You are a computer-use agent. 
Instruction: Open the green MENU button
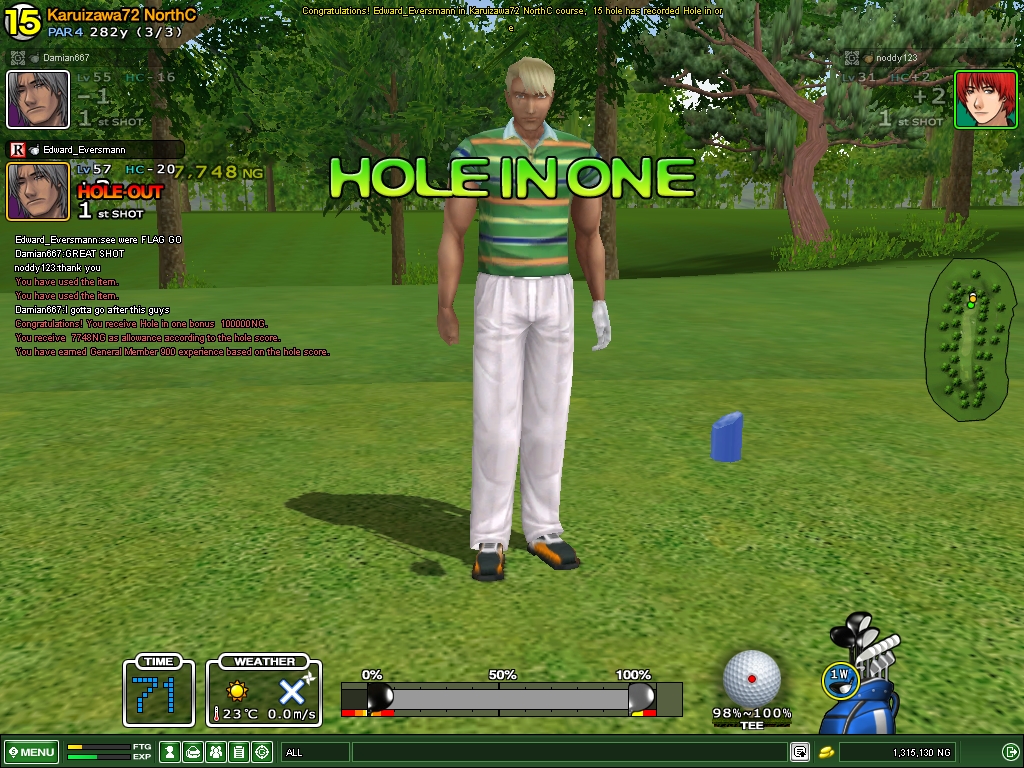31,752
